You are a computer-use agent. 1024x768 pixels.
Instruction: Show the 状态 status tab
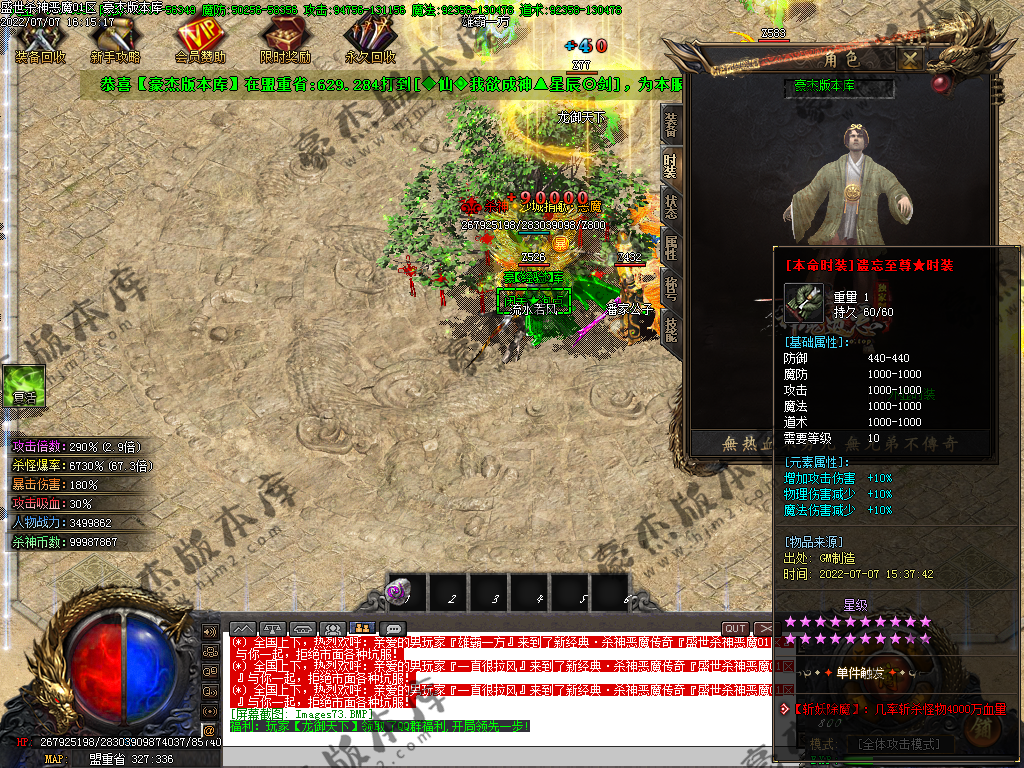click(x=671, y=207)
